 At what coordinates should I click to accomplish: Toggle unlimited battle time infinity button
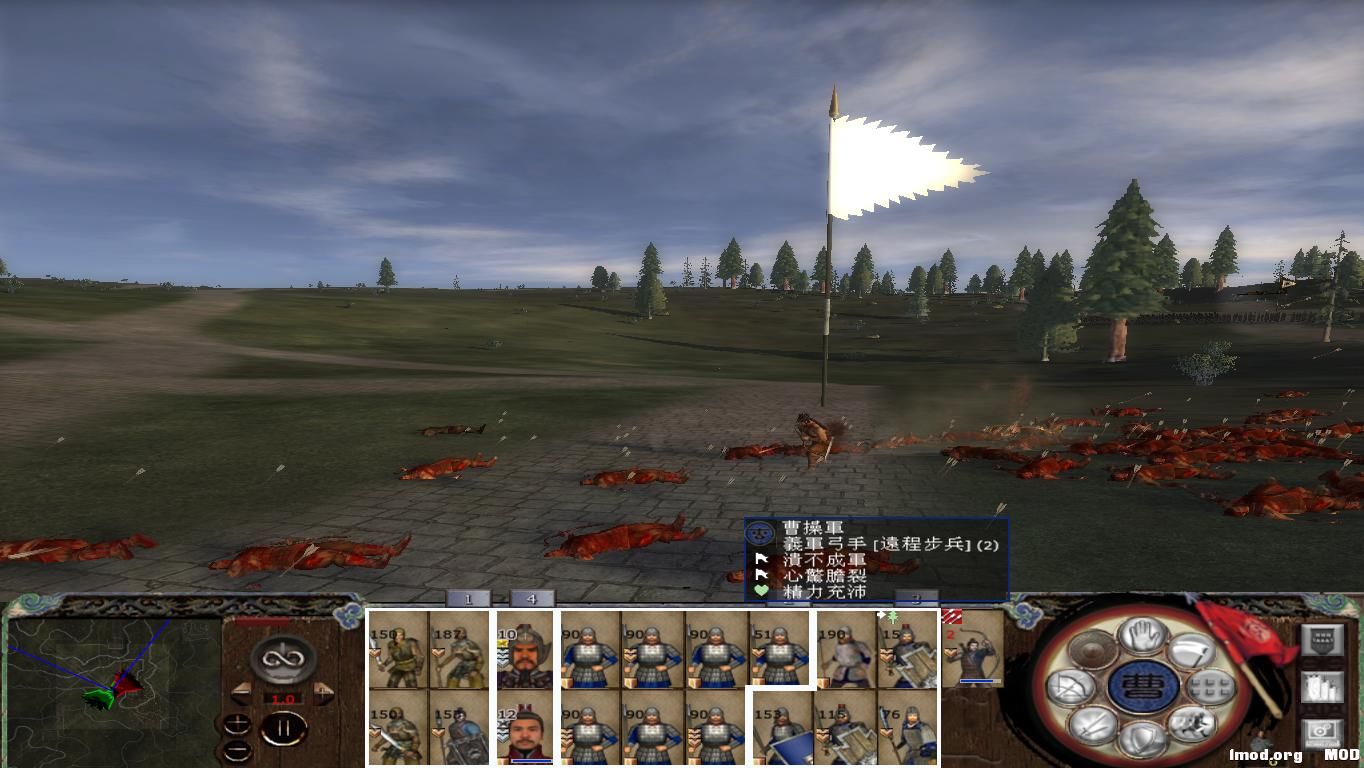tap(282, 658)
